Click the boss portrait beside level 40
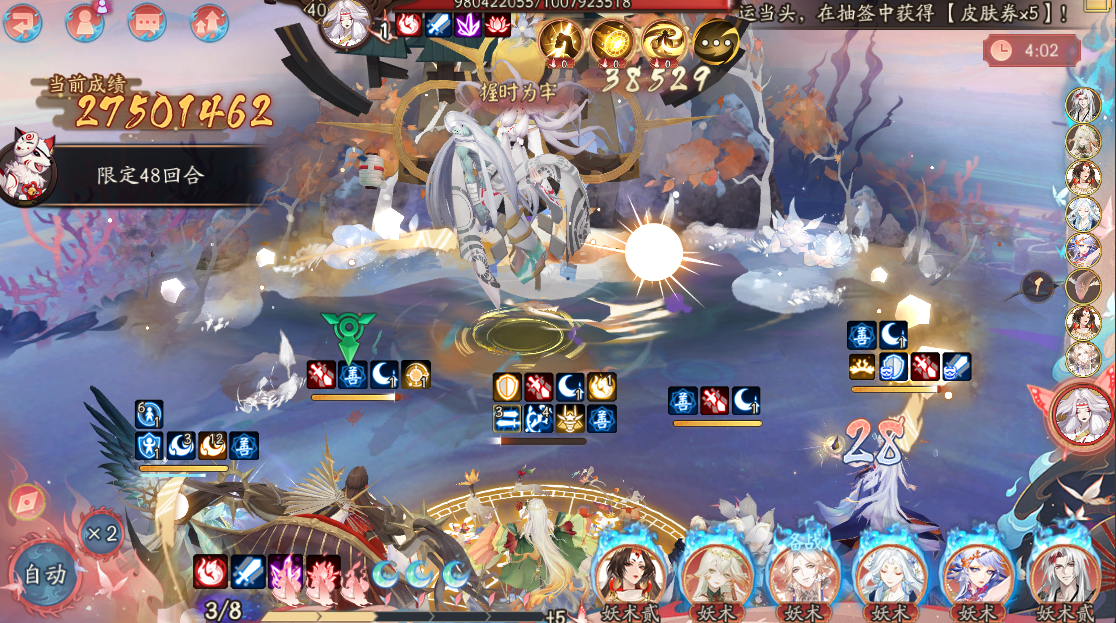This screenshot has width=1116, height=623. tap(350, 24)
